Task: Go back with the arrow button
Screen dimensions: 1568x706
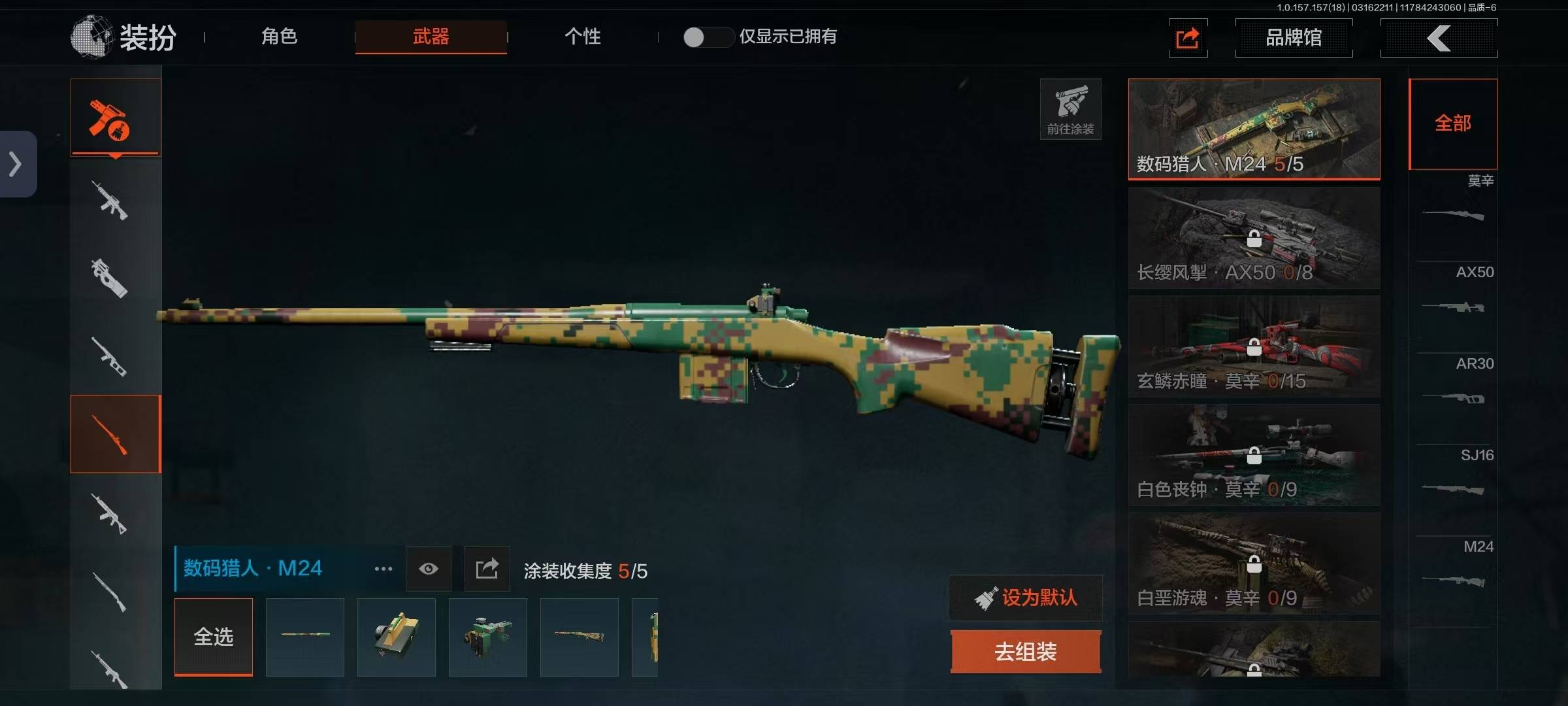Action: tap(1439, 38)
